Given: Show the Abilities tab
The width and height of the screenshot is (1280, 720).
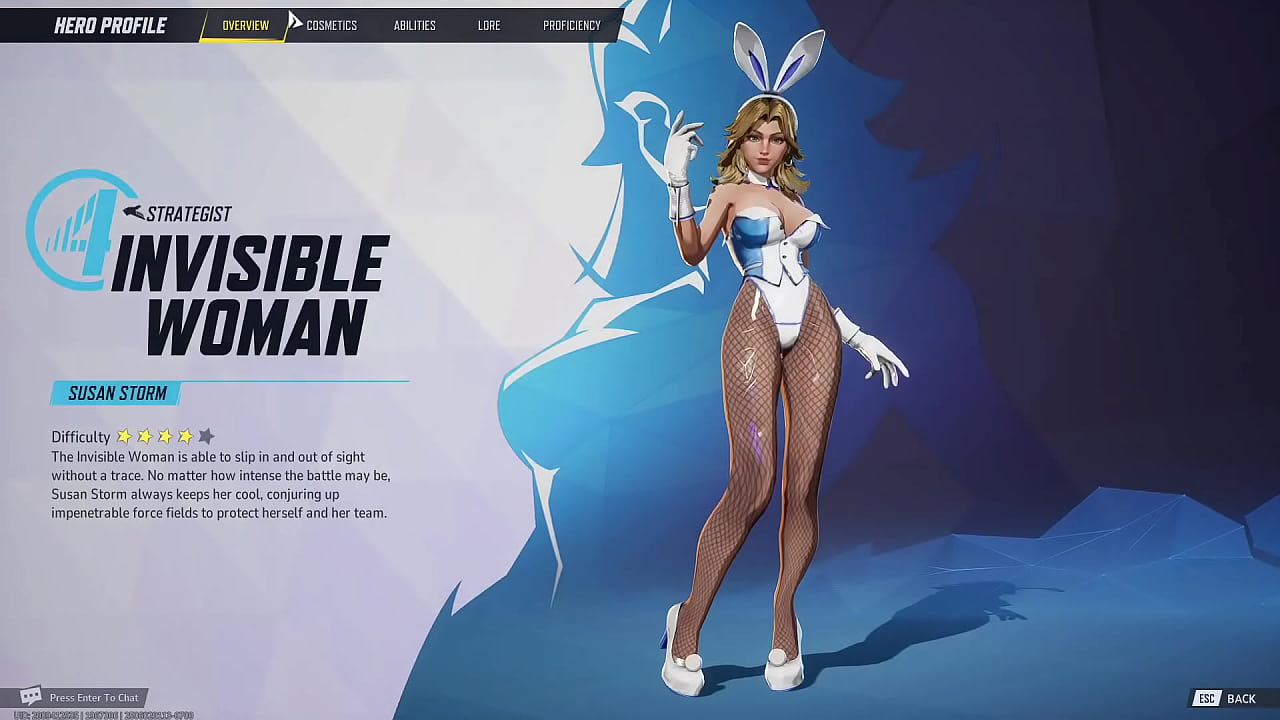Looking at the screenshot, I should click(x=414, y=26).
